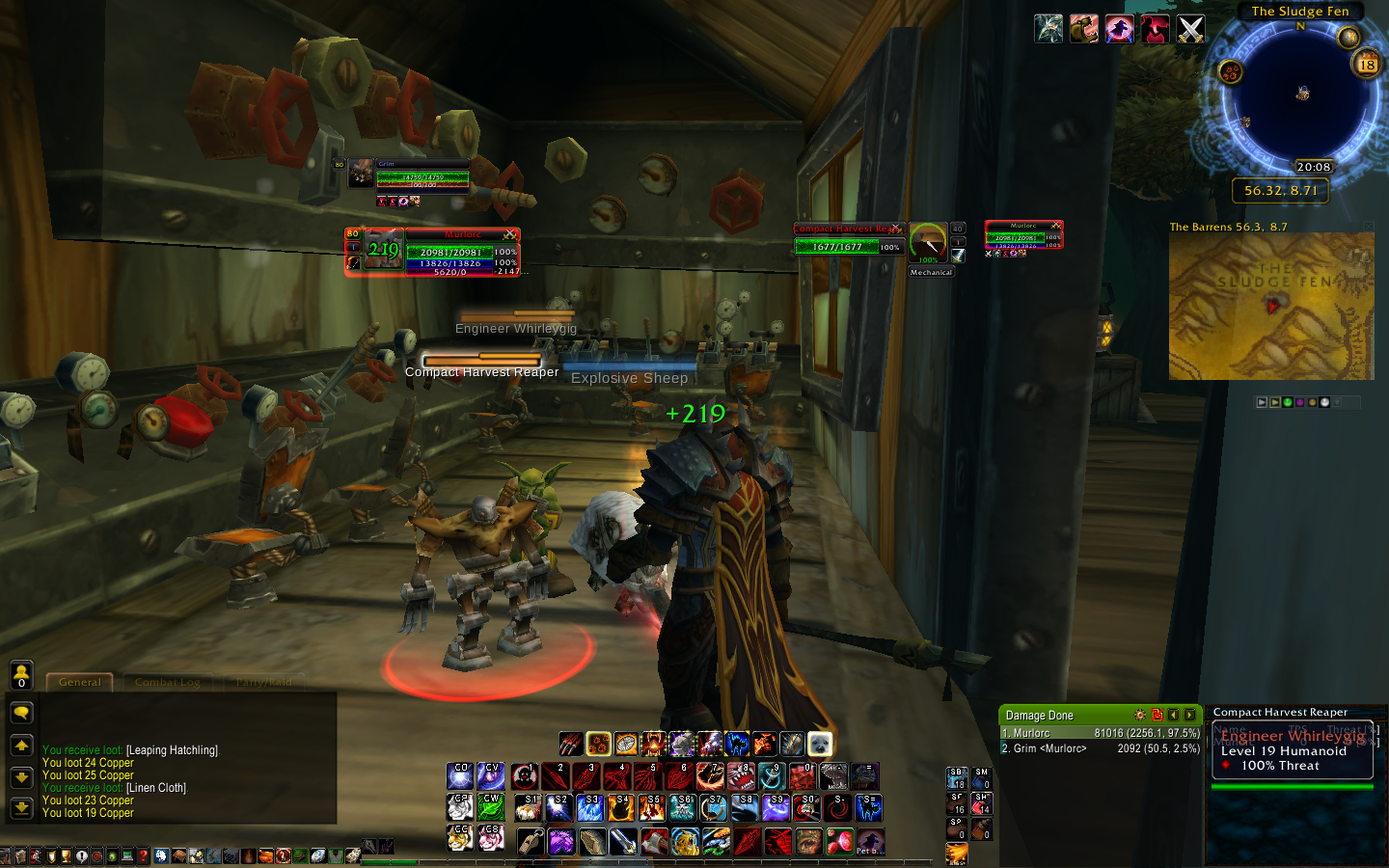This screenshot has height=868, width=1389.
Task: Switch to the Combat Log chat tab
Action: (x=167, y=682)
